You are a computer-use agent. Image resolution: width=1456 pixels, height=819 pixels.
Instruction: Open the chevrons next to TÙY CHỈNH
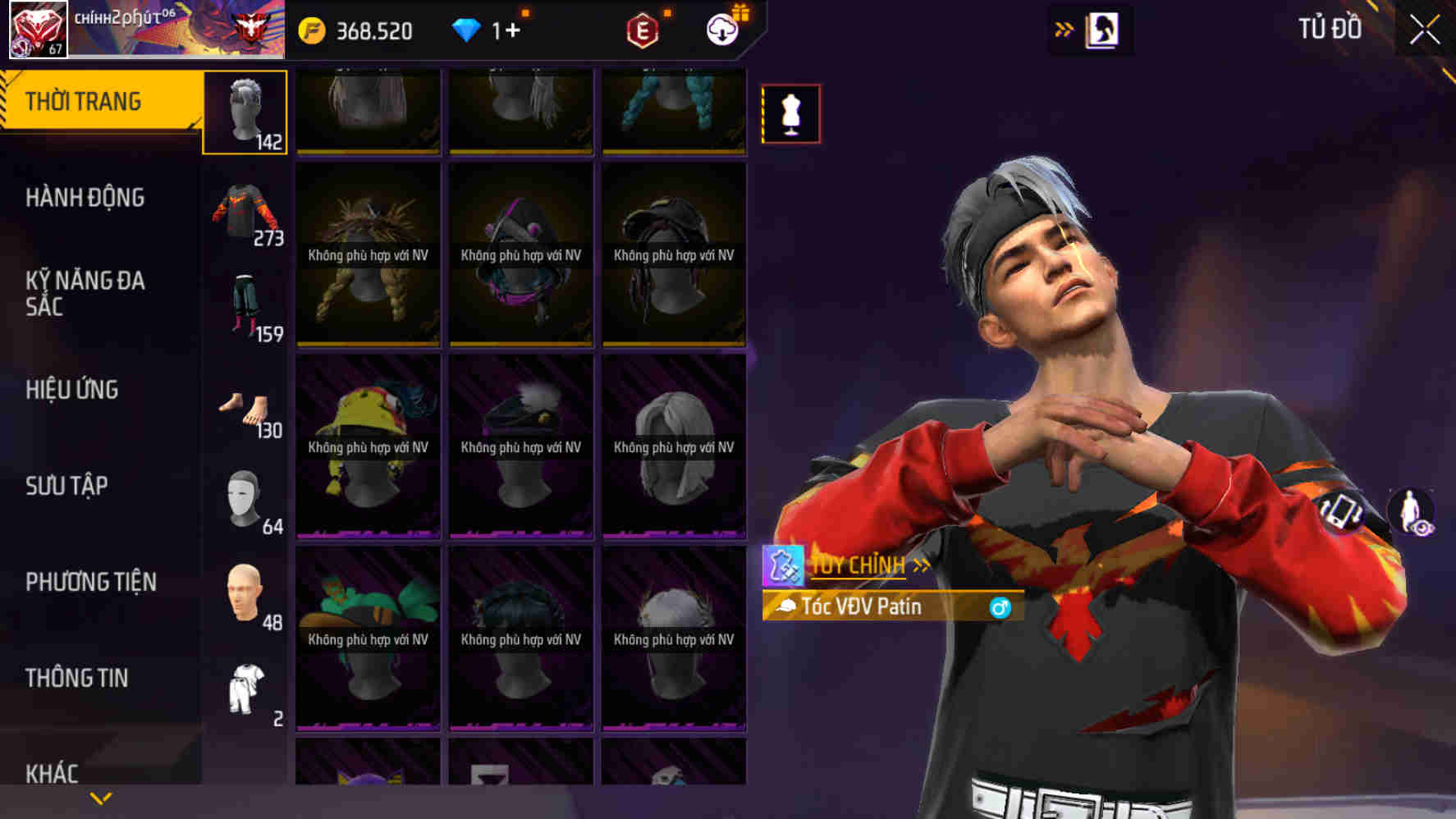pyautogui.click(x=921, y=565)
